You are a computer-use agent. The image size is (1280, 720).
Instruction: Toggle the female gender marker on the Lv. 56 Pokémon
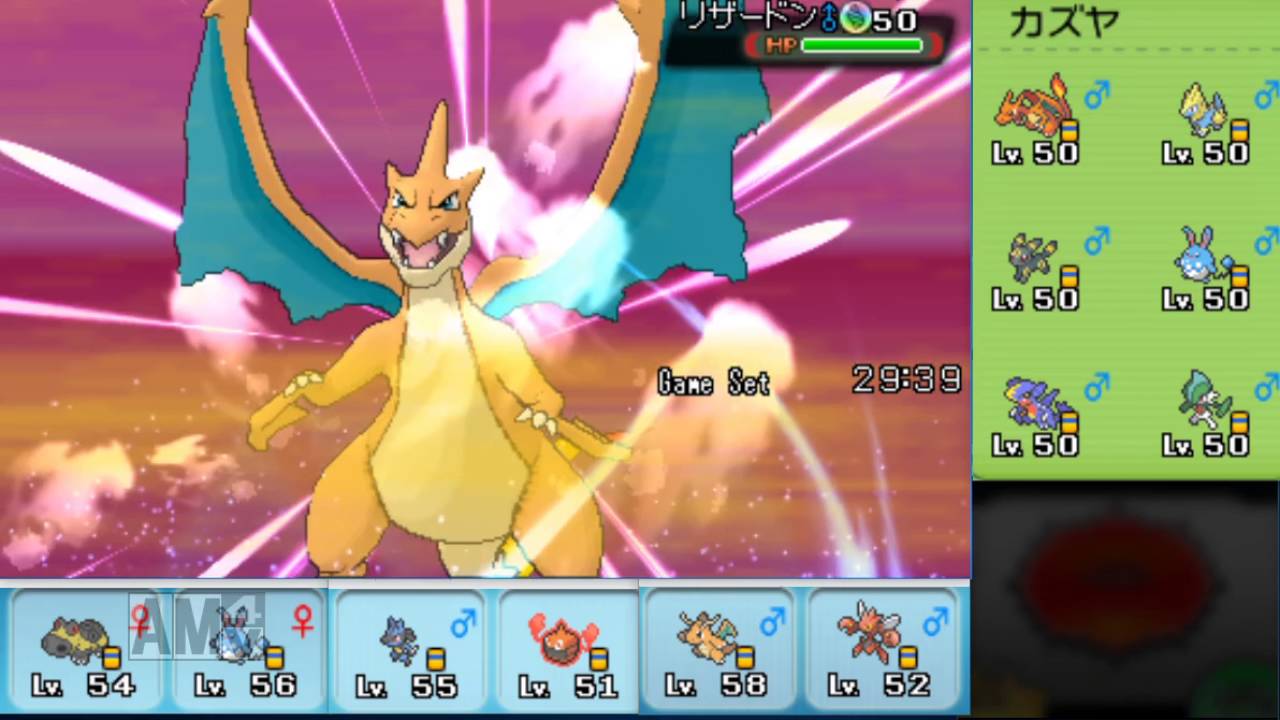pos(302,620)
